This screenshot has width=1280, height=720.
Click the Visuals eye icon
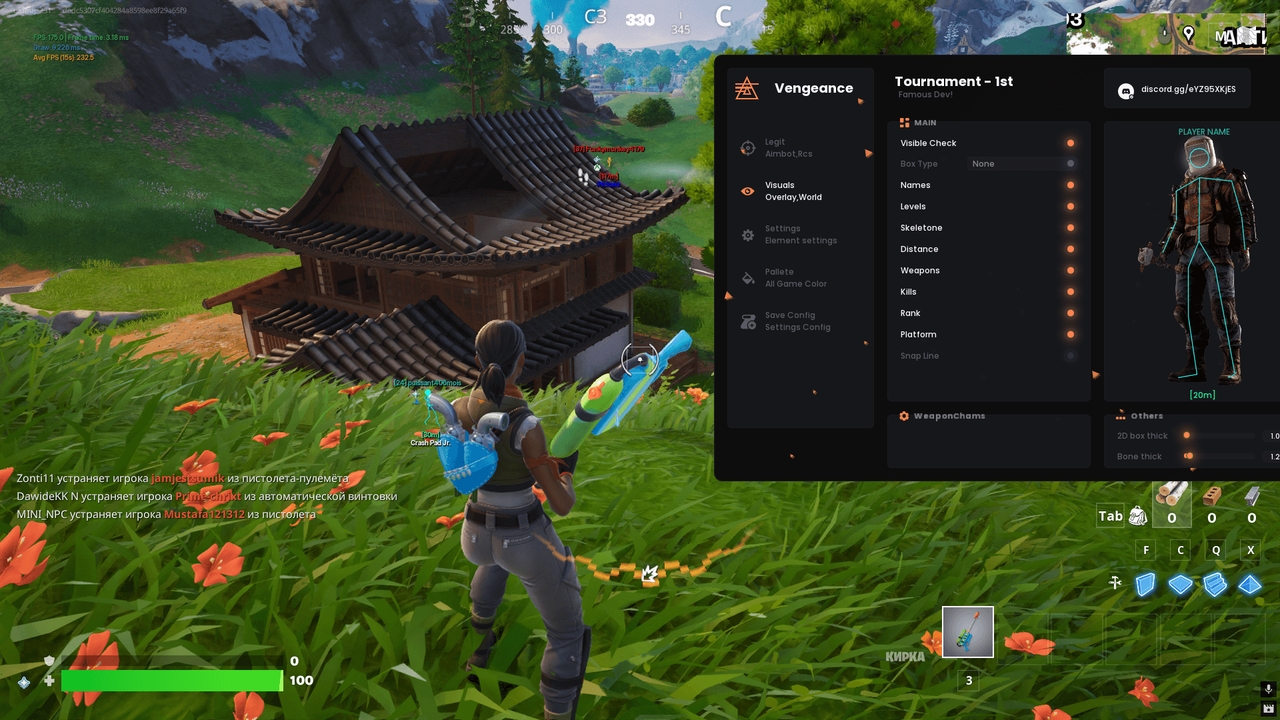click(x=747, y=190)
